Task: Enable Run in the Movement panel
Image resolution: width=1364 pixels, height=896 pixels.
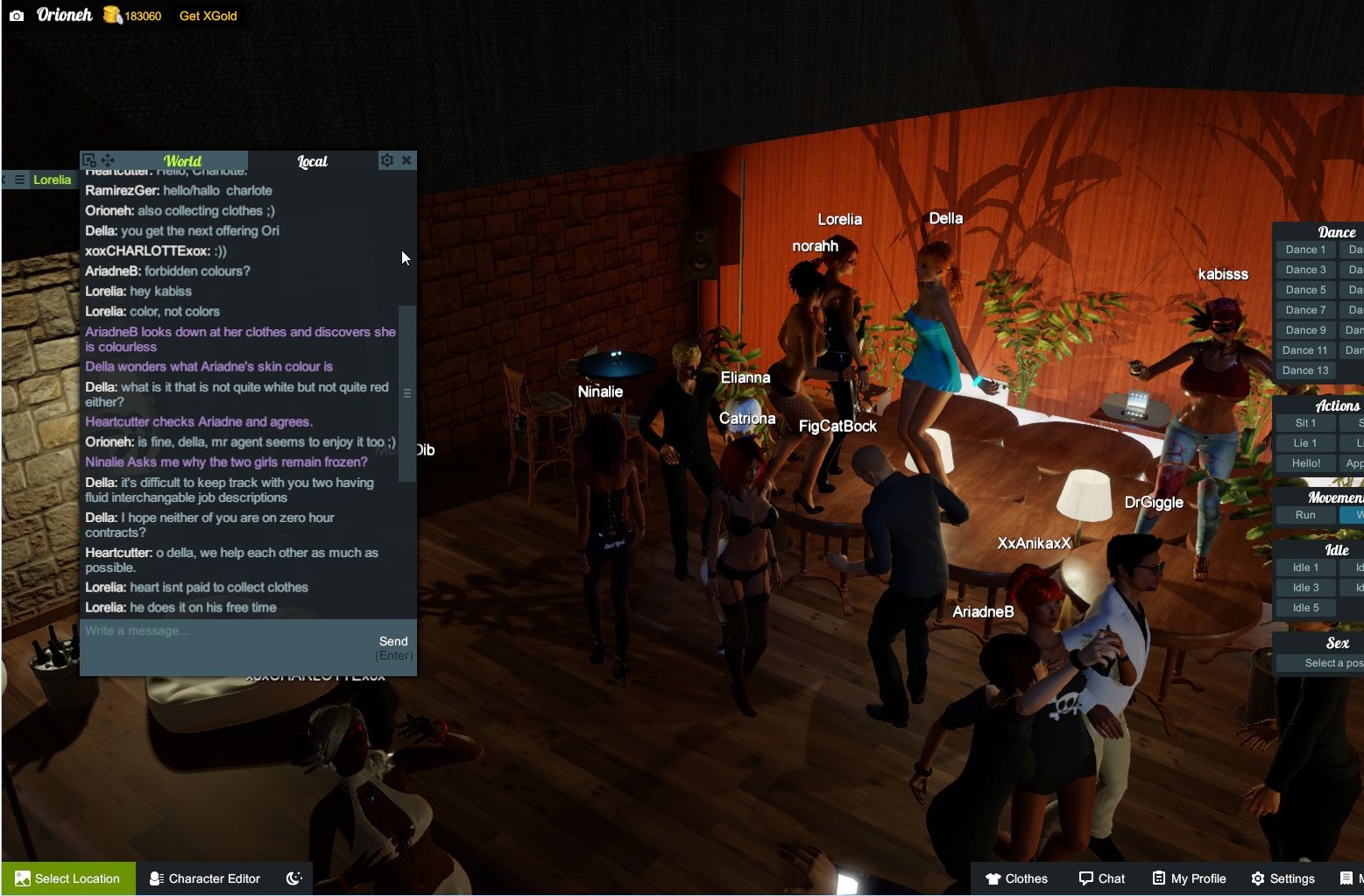Action: coord(1304,515)
